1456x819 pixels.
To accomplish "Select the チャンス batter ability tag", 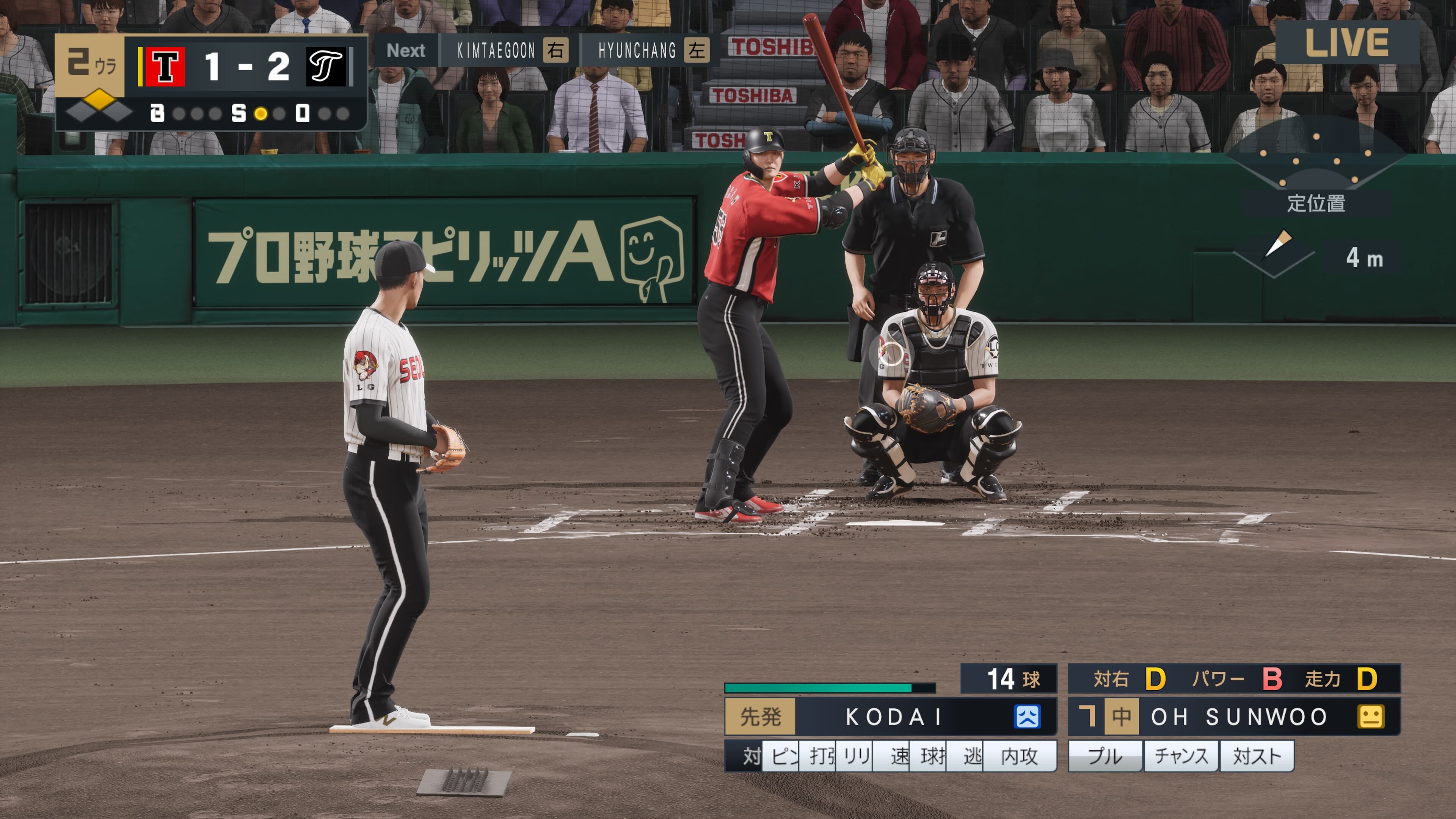I will point(1181,756).
